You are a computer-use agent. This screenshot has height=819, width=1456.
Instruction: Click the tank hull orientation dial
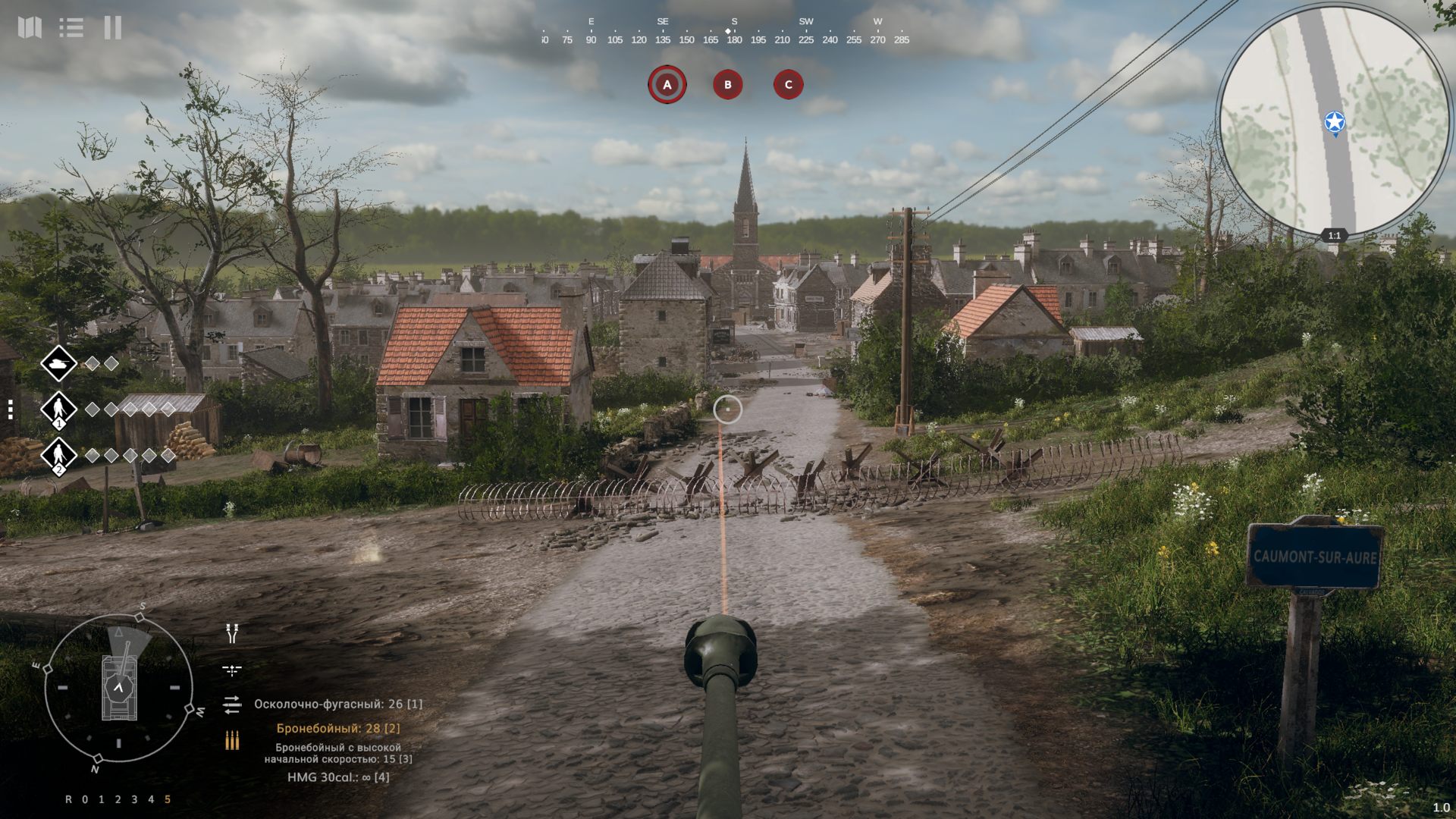[118, 688]
